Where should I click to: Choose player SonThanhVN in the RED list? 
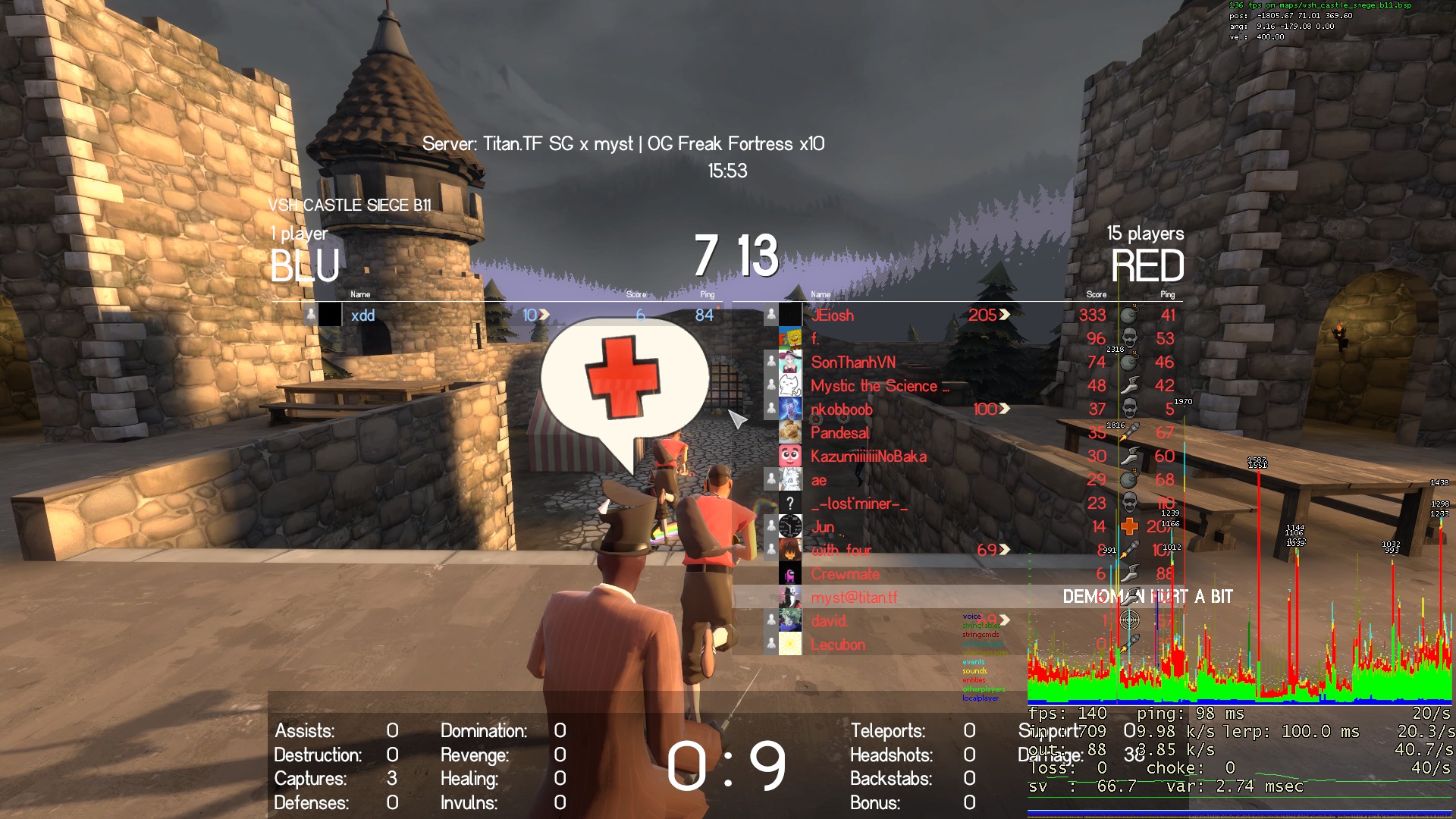point(852,362)
